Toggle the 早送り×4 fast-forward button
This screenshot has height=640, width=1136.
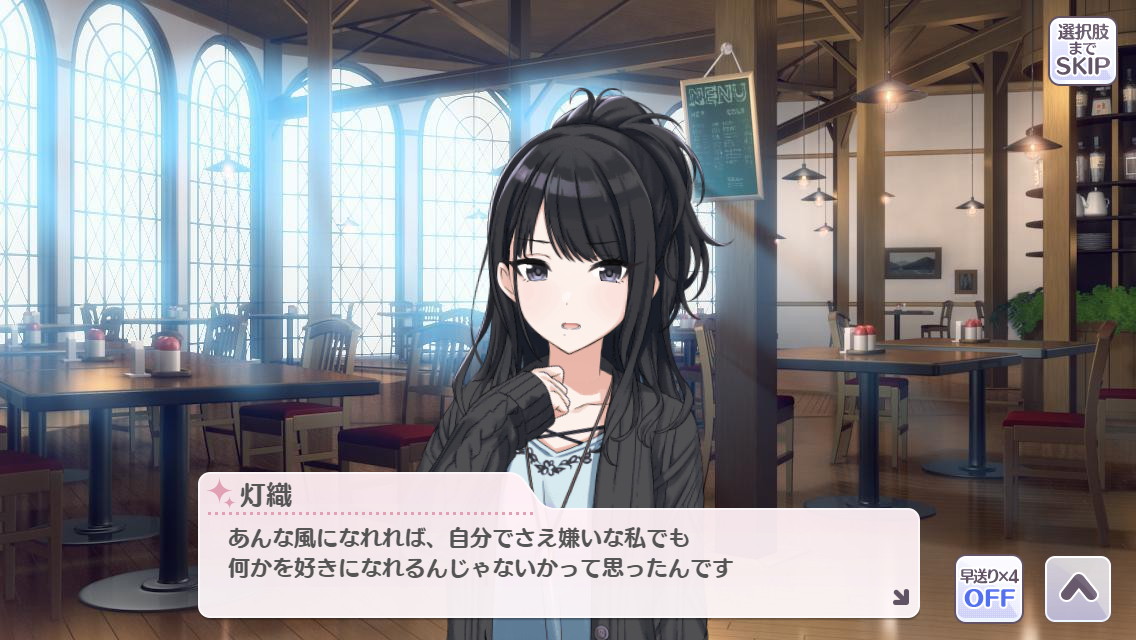[988, 588]
